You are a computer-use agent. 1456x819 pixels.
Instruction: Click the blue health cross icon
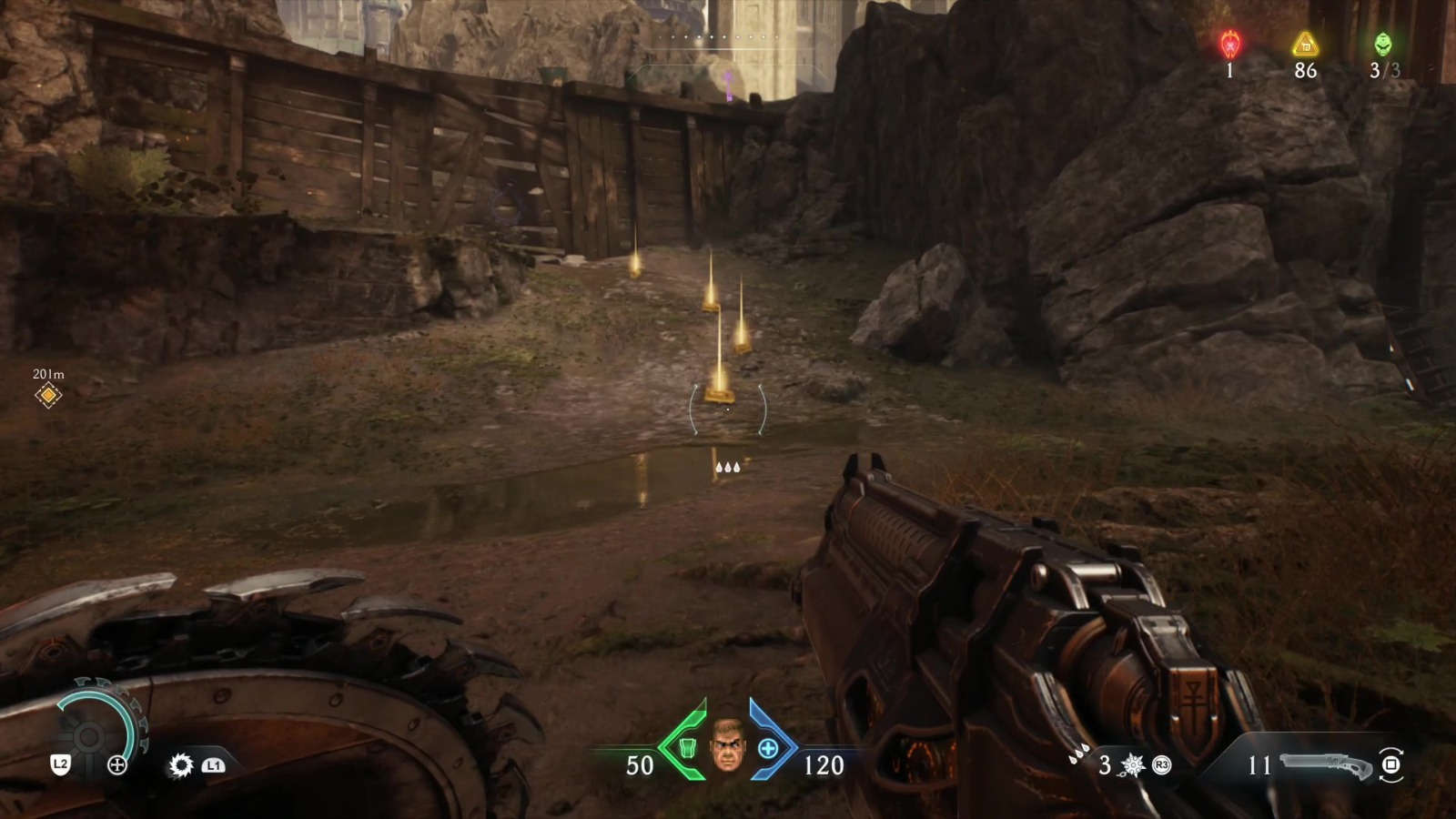coord(768,748)
